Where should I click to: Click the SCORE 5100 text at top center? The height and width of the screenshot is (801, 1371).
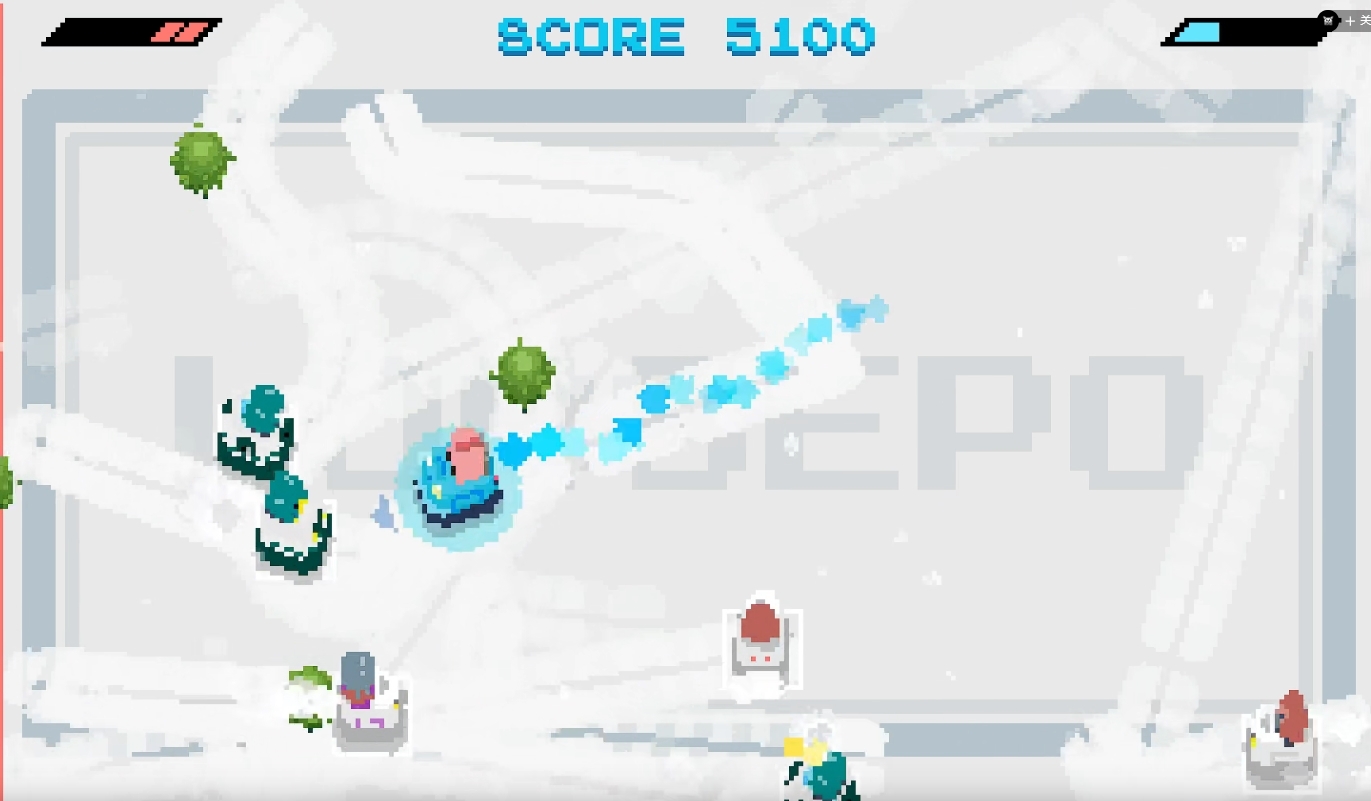pyautogui.click(x=685, y=37)
